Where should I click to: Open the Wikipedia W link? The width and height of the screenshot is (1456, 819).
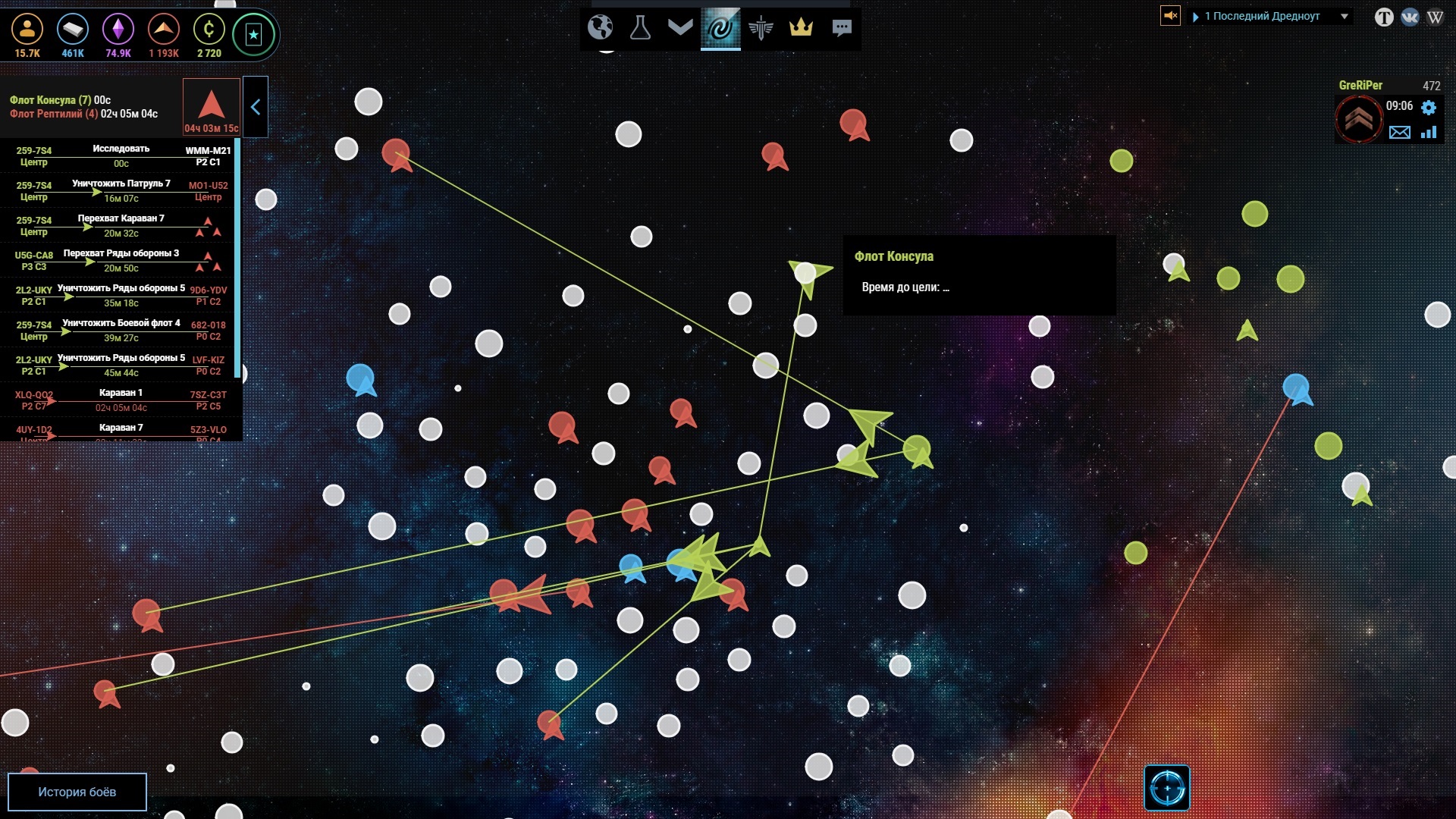(1435, 17)
